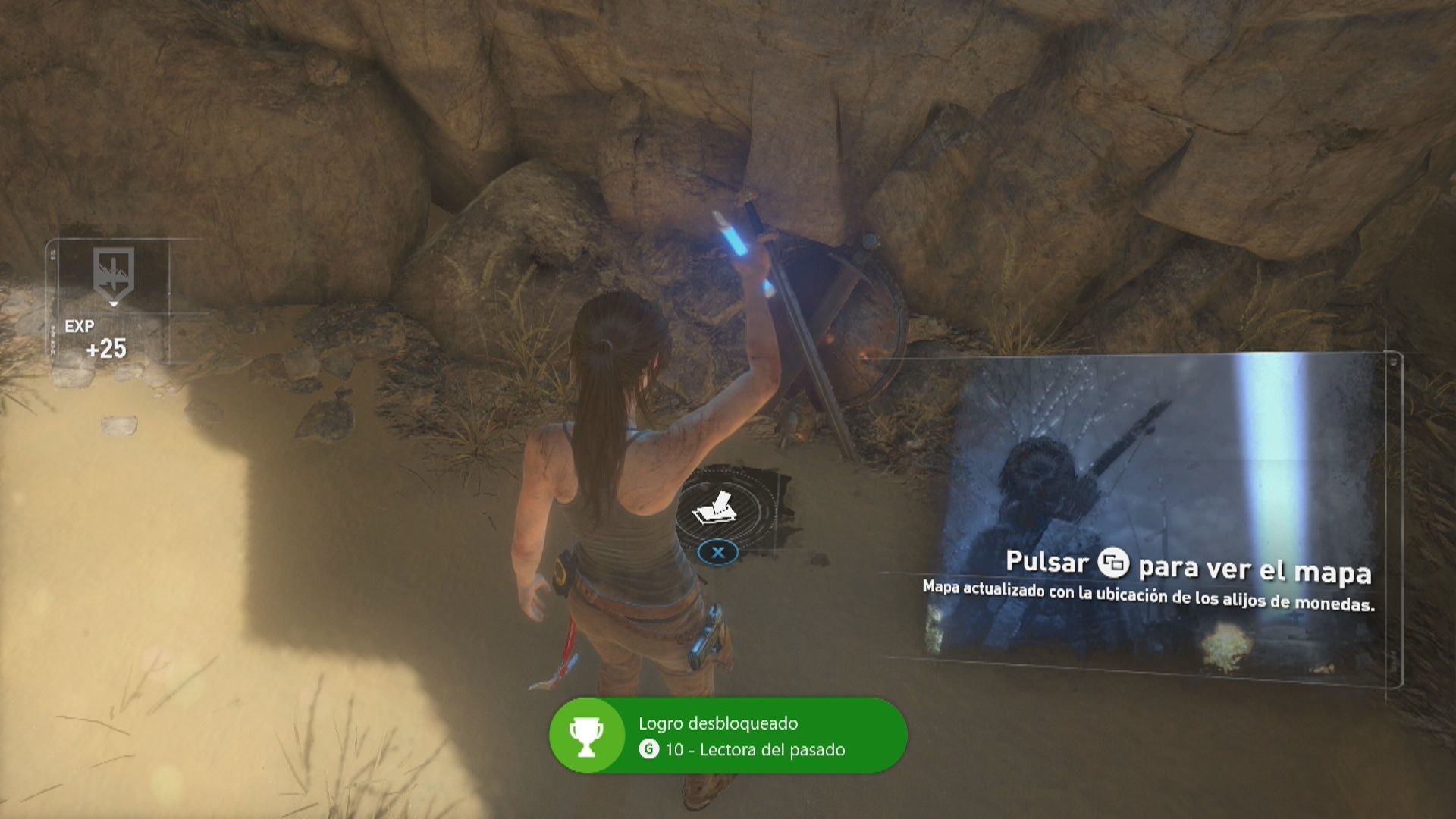Viewport: 1456px width, 819px height.
Task: Click the EXP skill badge icon
Action: [114, 273]
